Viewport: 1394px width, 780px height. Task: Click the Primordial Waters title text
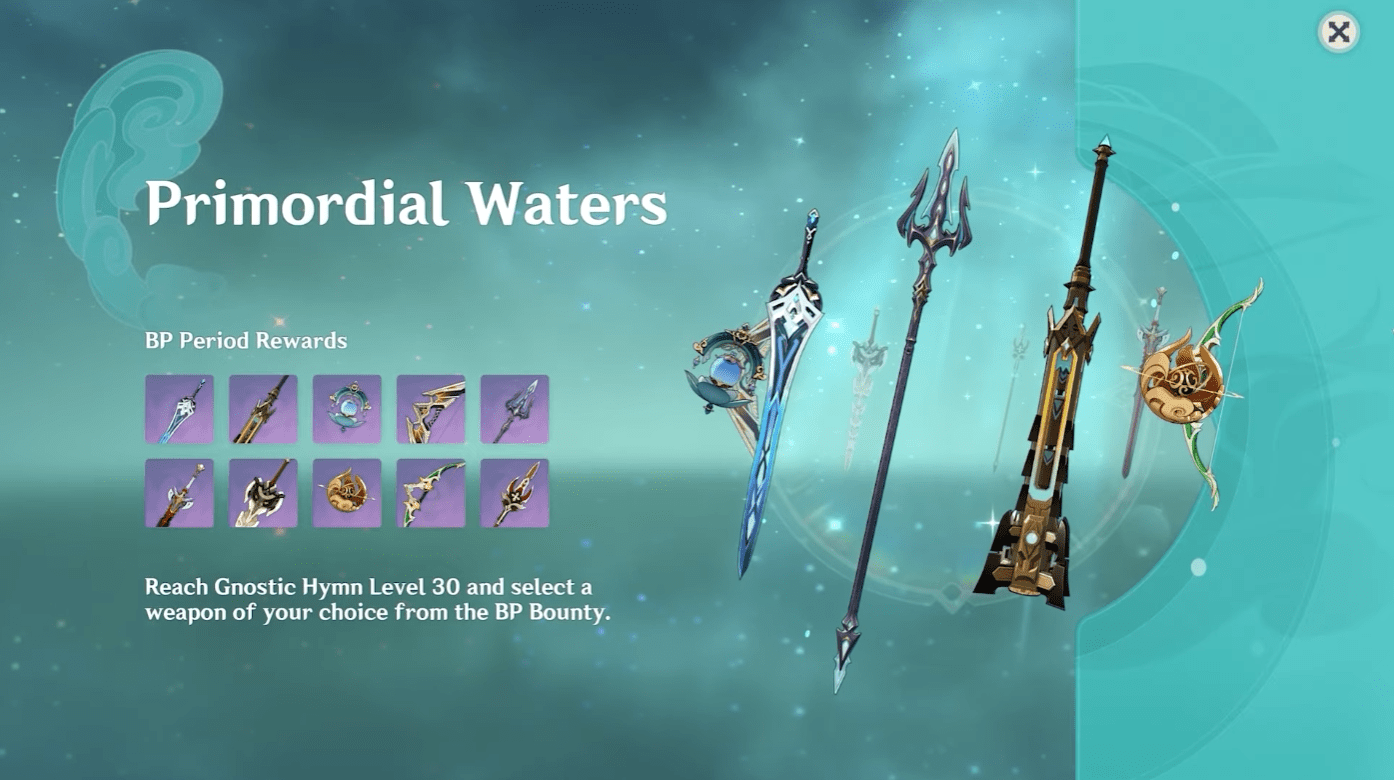[405, 206]
